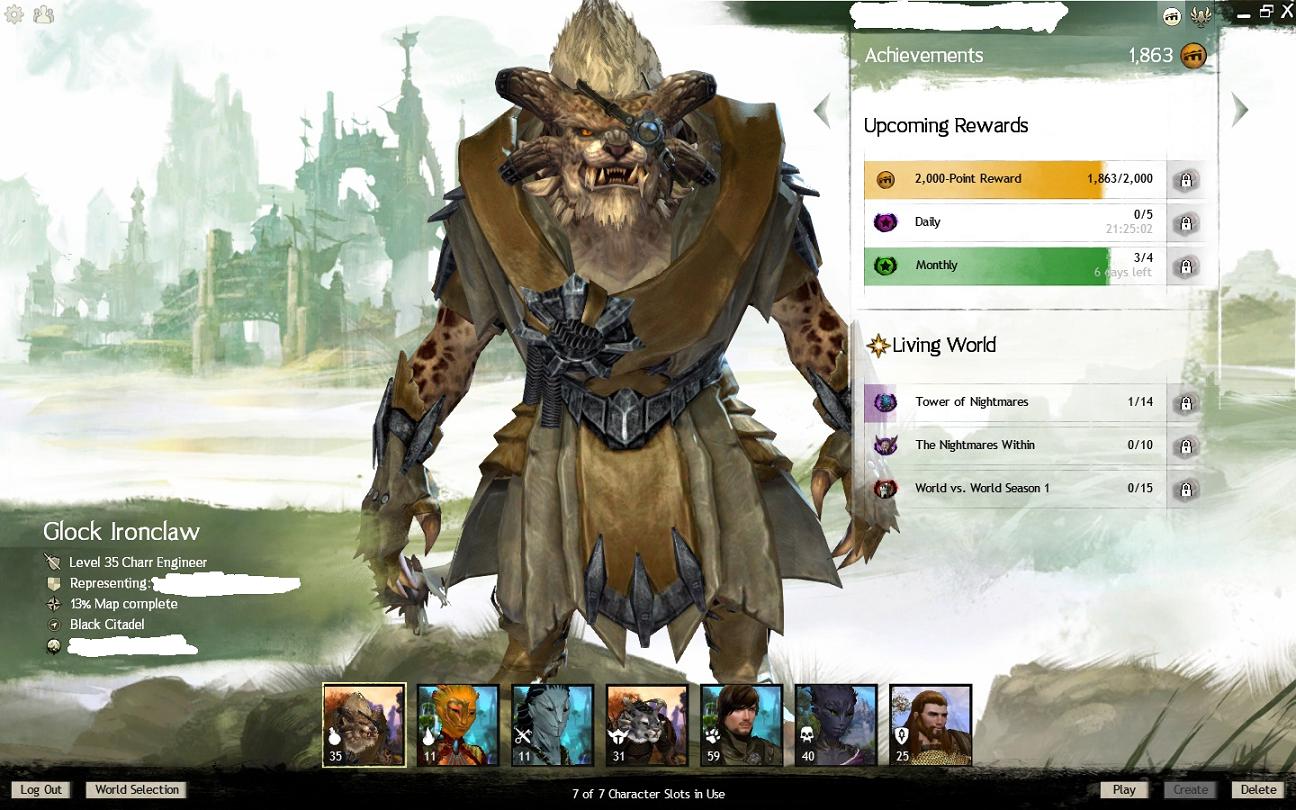The height and width of the screenshot is (810, 1296).
Task: Open World Selection
Action: pos(137,790)
